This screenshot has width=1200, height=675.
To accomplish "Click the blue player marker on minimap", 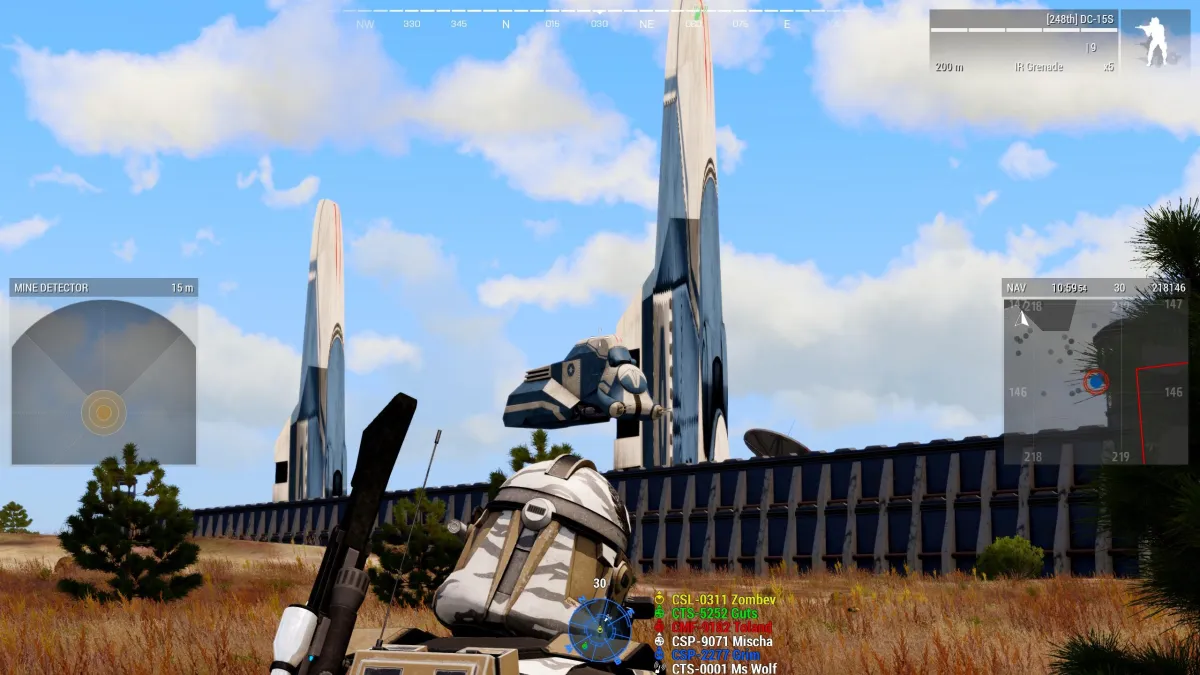I will [1096, 381].
